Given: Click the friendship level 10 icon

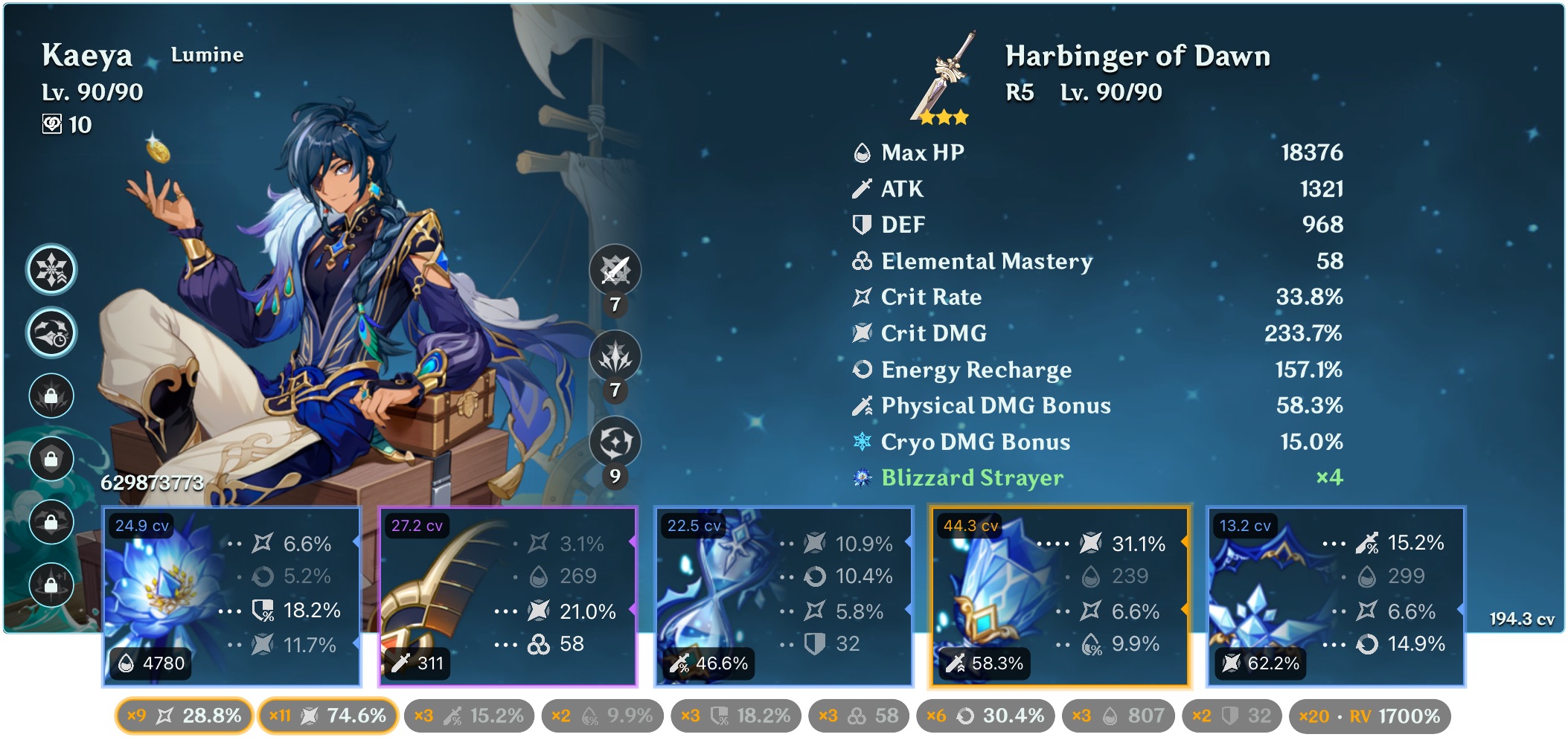Looking at the screenshot, I should [x=51, y=125].
